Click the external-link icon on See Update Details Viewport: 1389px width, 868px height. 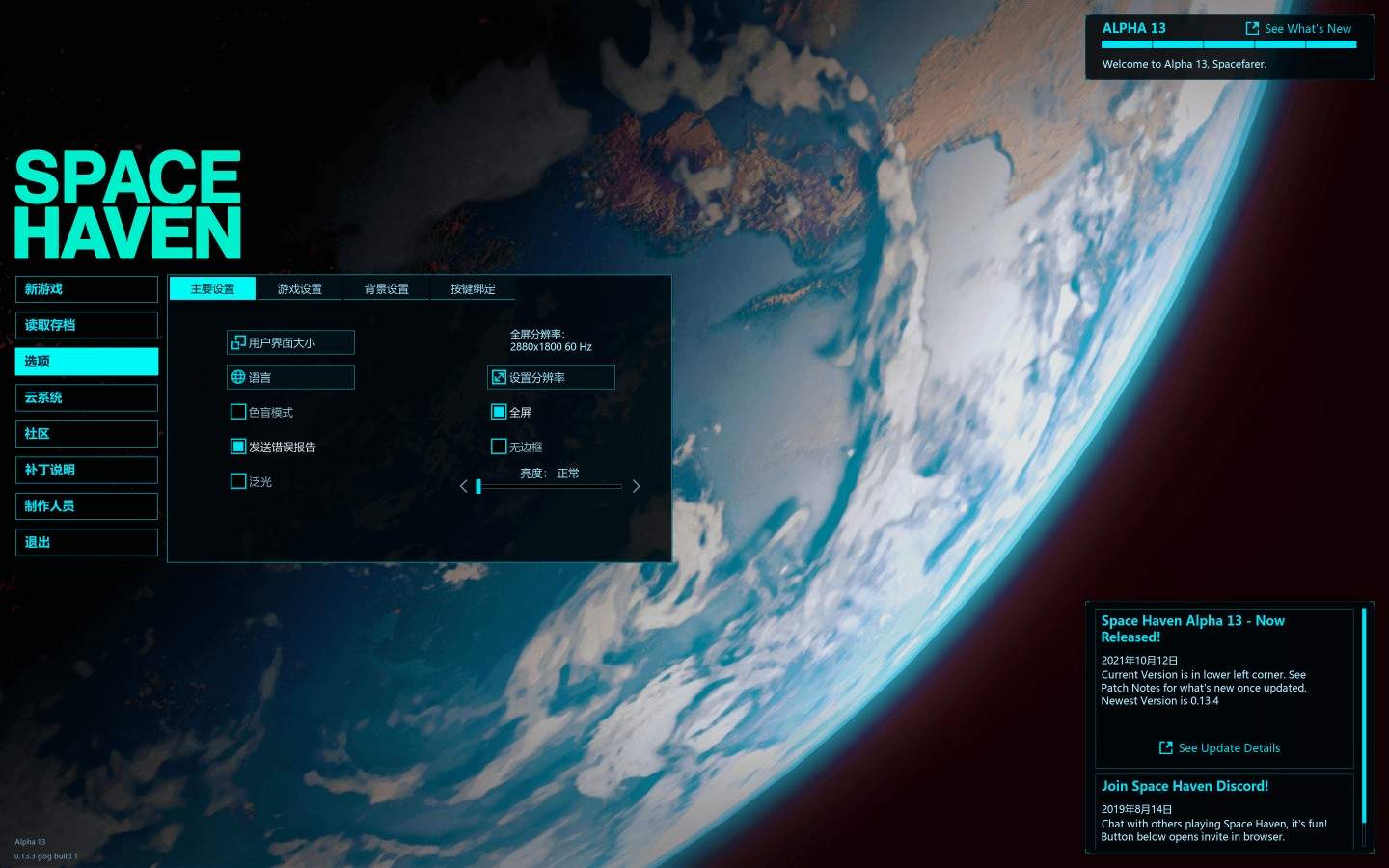[x=1165, y=747]
